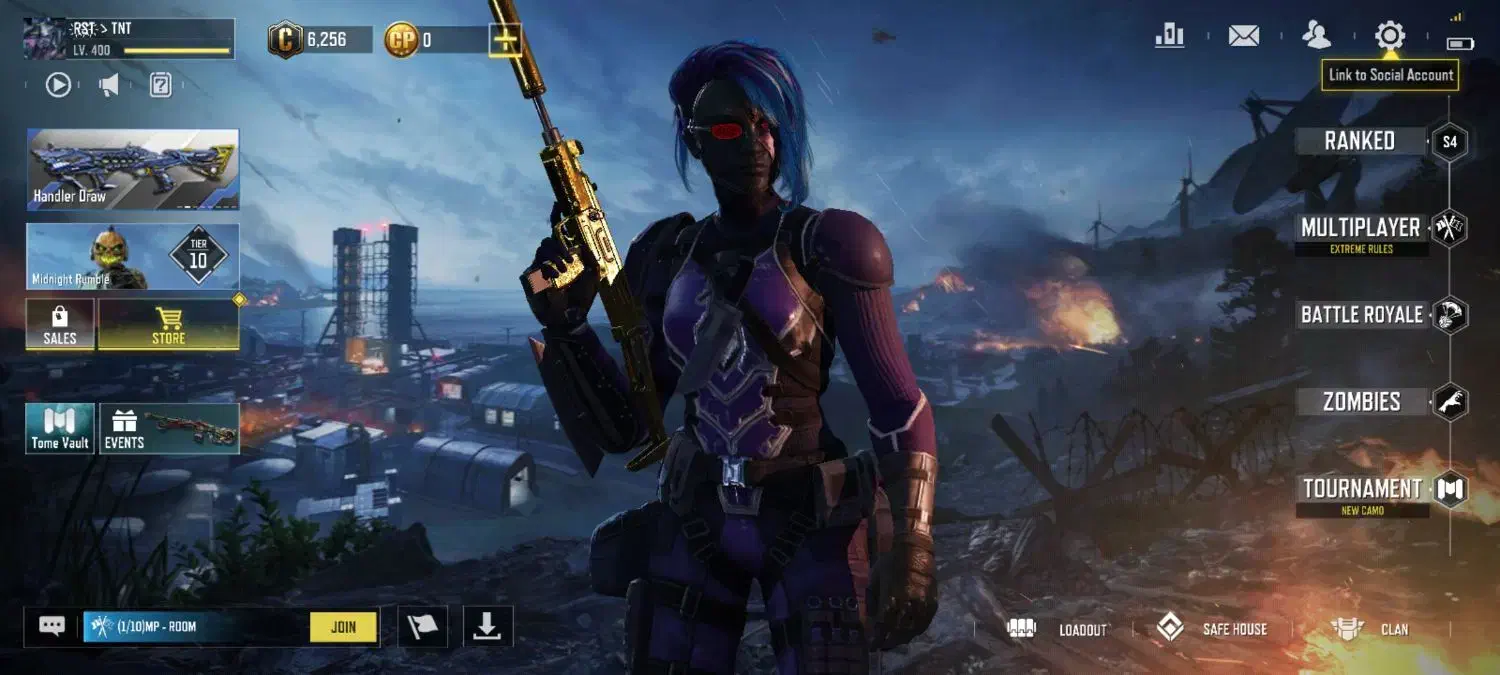Open the Zombies mode

[x=1361, y=402]
